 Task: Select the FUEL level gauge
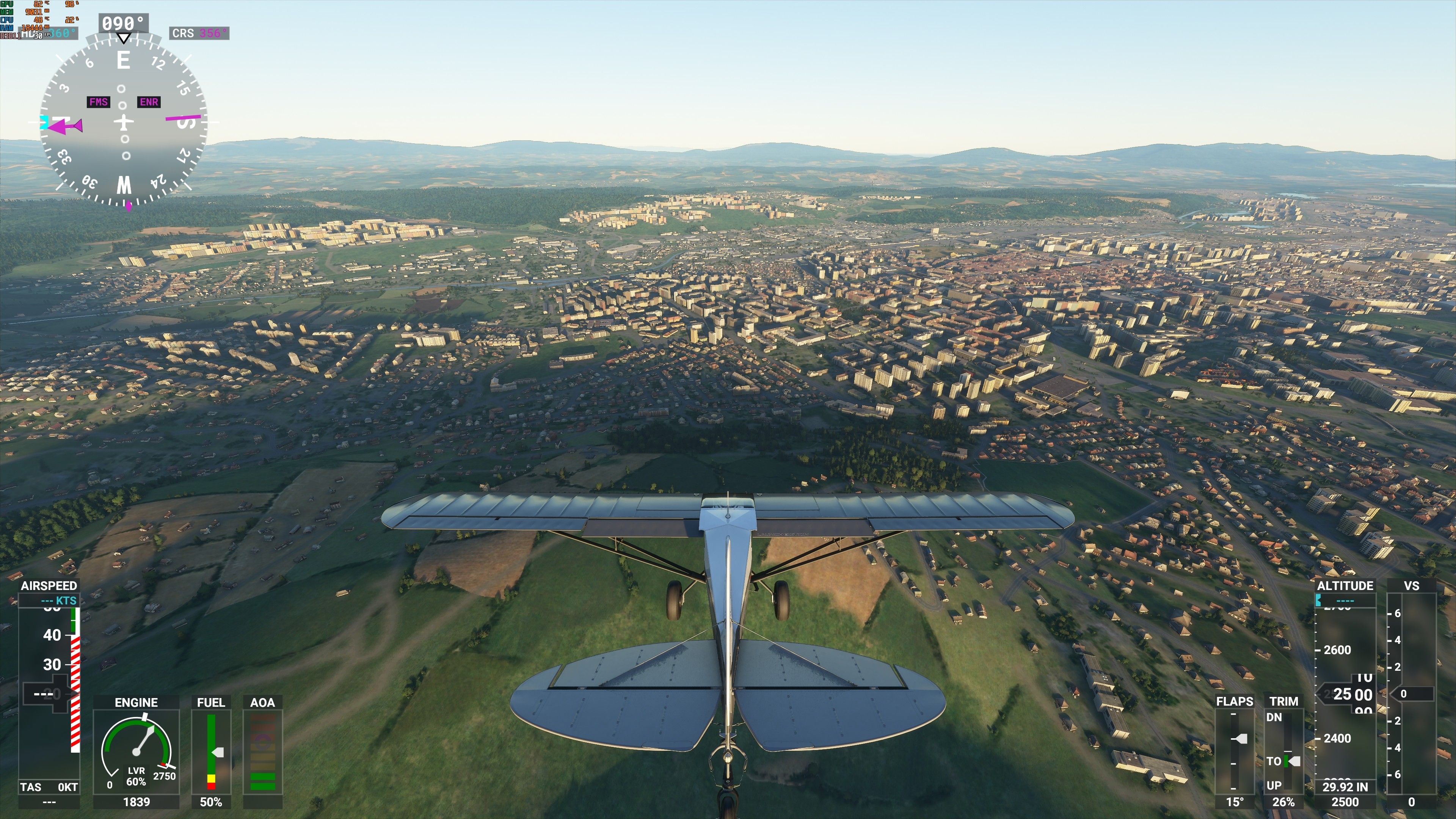coord(211,752)
